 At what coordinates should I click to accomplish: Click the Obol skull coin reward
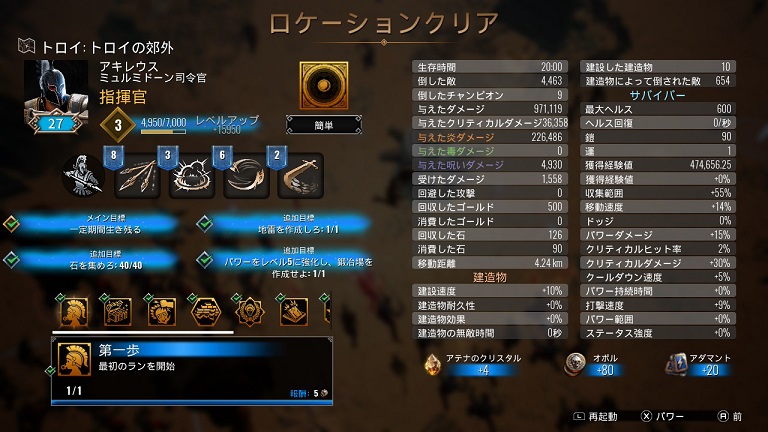coord(574,363)
